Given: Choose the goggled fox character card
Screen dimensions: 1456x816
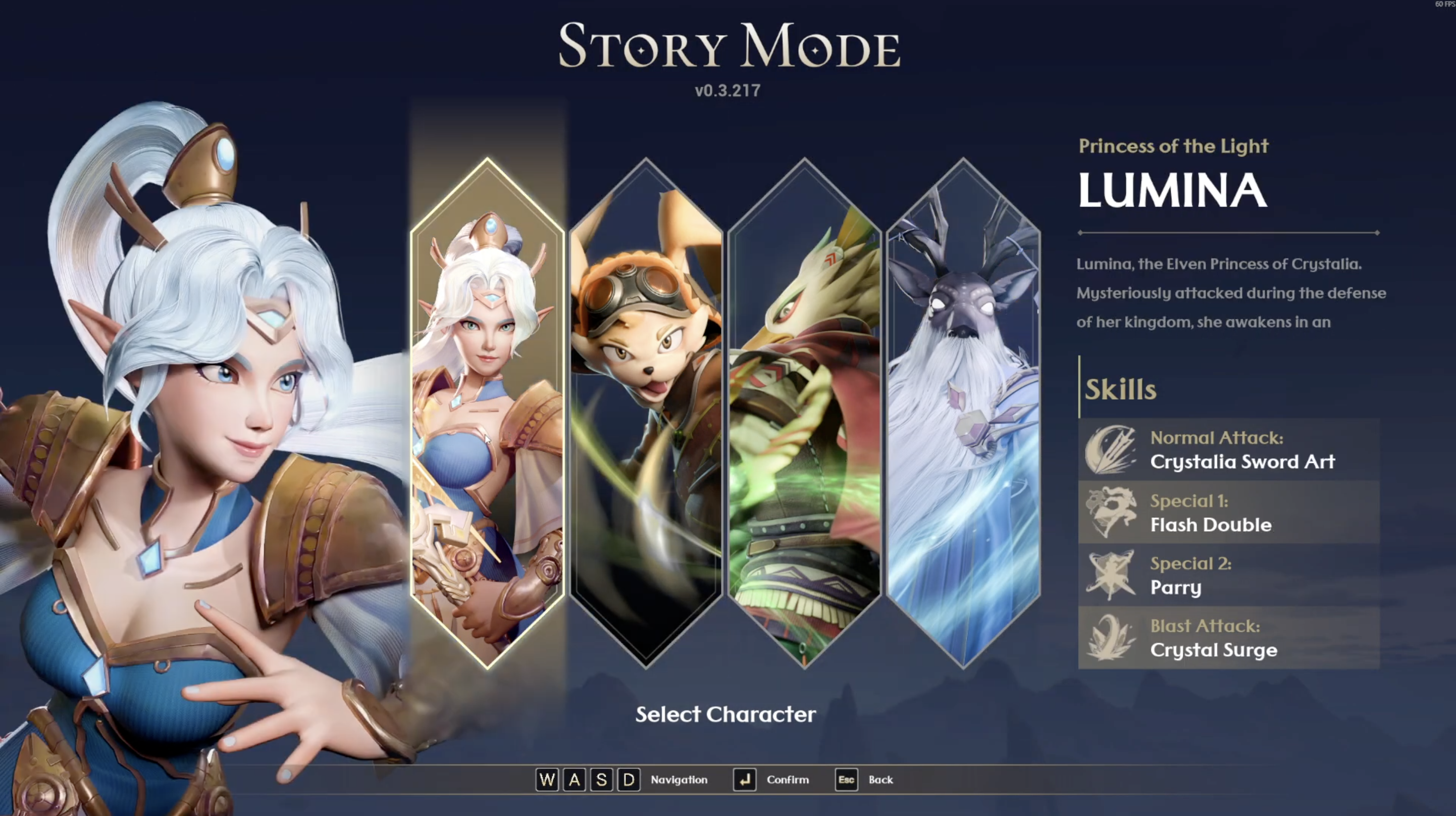Looking at the screenshot, I should point(646,412).
